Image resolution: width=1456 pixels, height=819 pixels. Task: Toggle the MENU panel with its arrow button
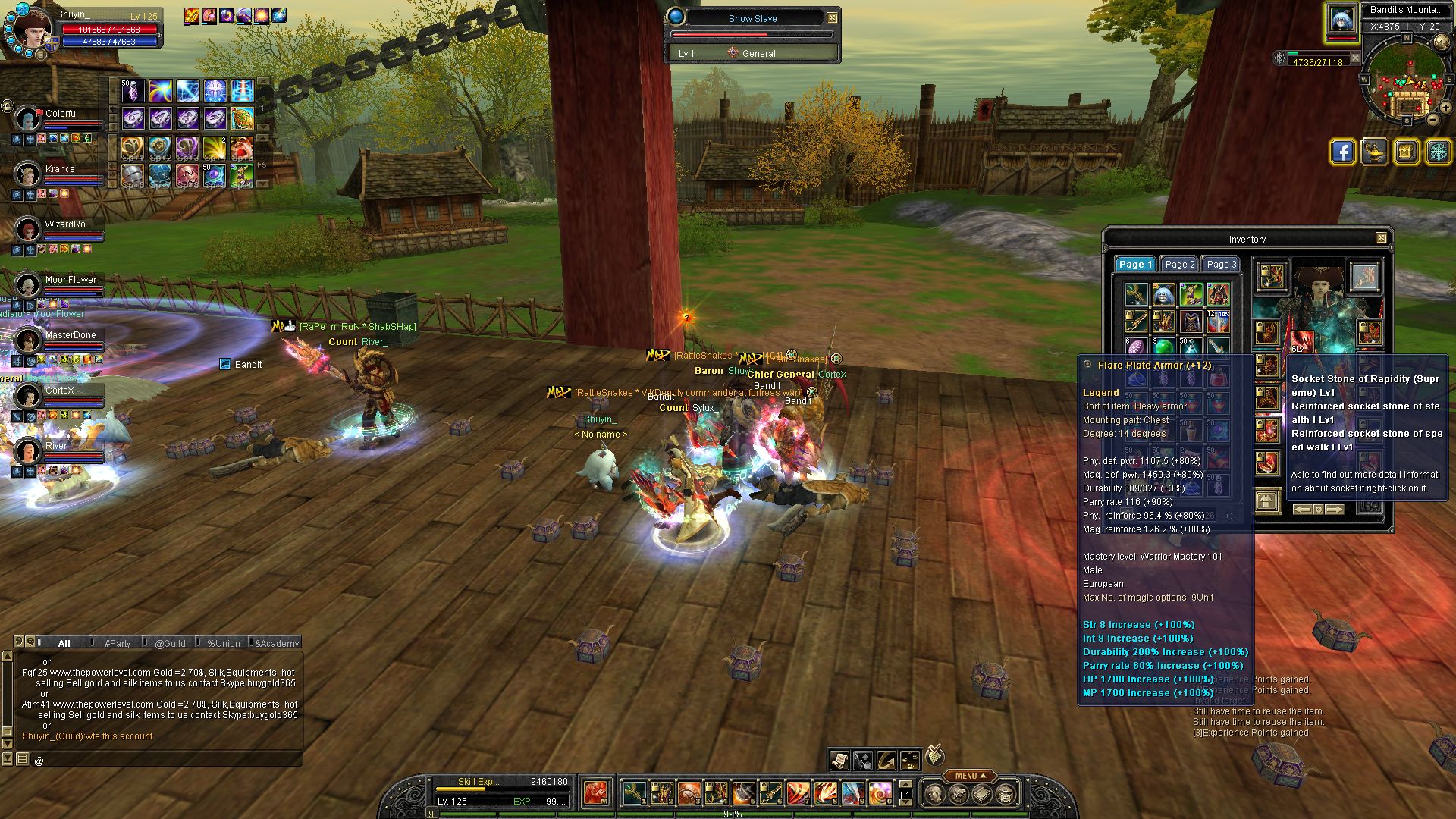[x=983, y=775]
